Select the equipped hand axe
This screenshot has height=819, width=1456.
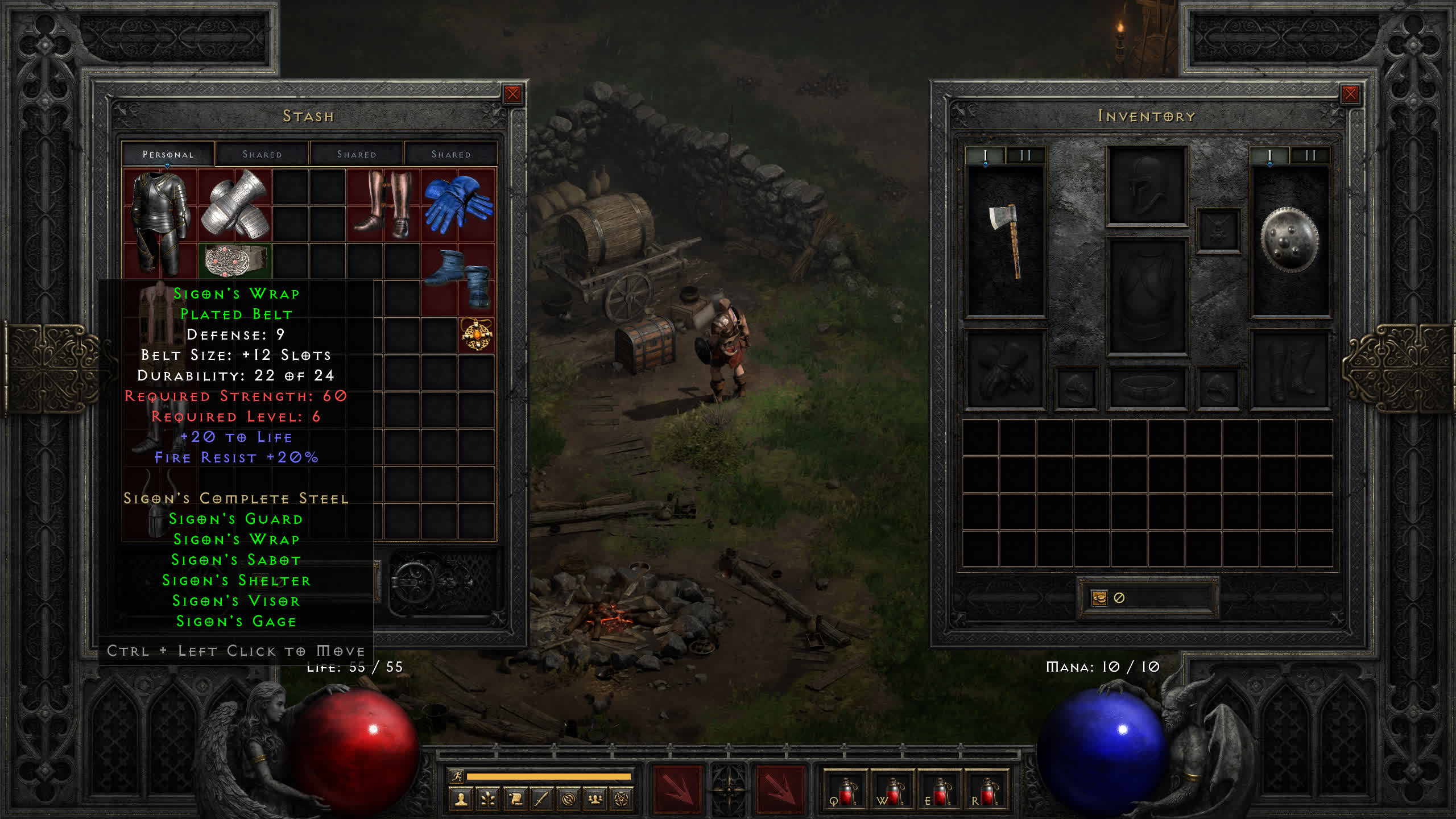(x=1006, y=240)
